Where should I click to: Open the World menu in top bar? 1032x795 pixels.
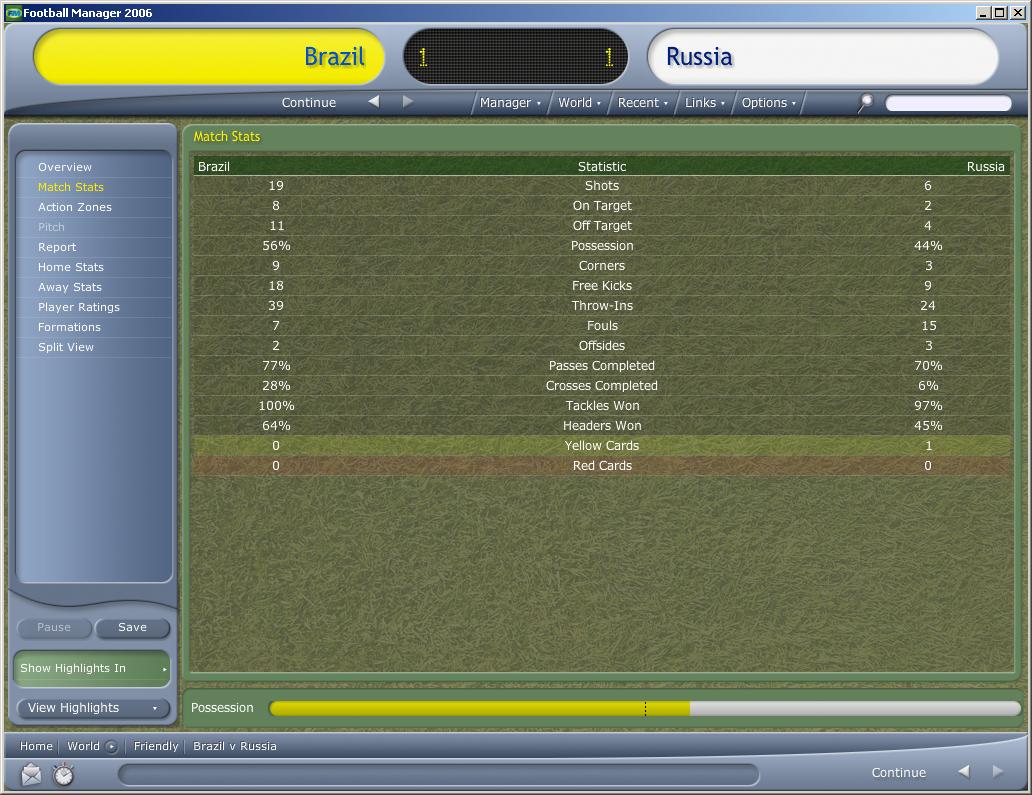pos(579,103)
